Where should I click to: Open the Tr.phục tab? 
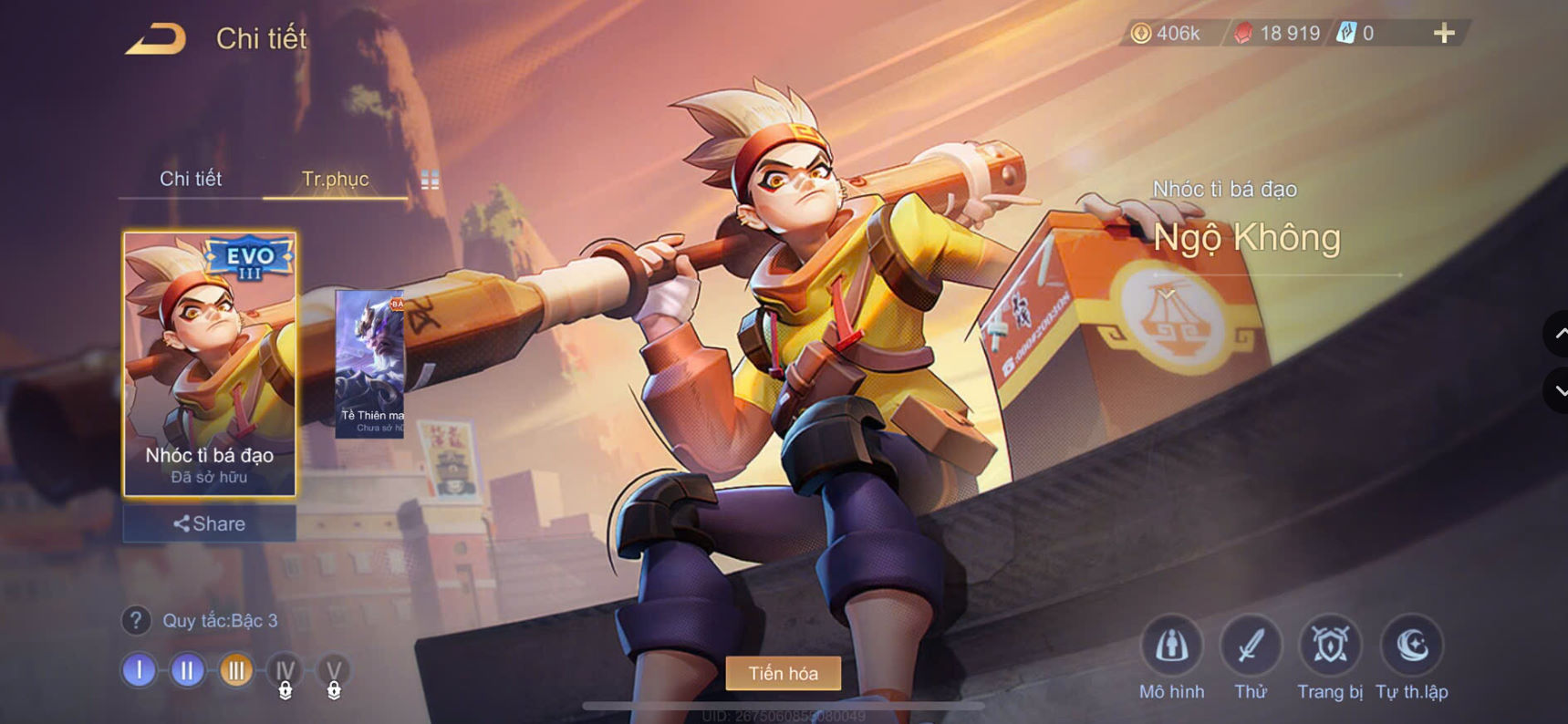click(x=335, y=180)
